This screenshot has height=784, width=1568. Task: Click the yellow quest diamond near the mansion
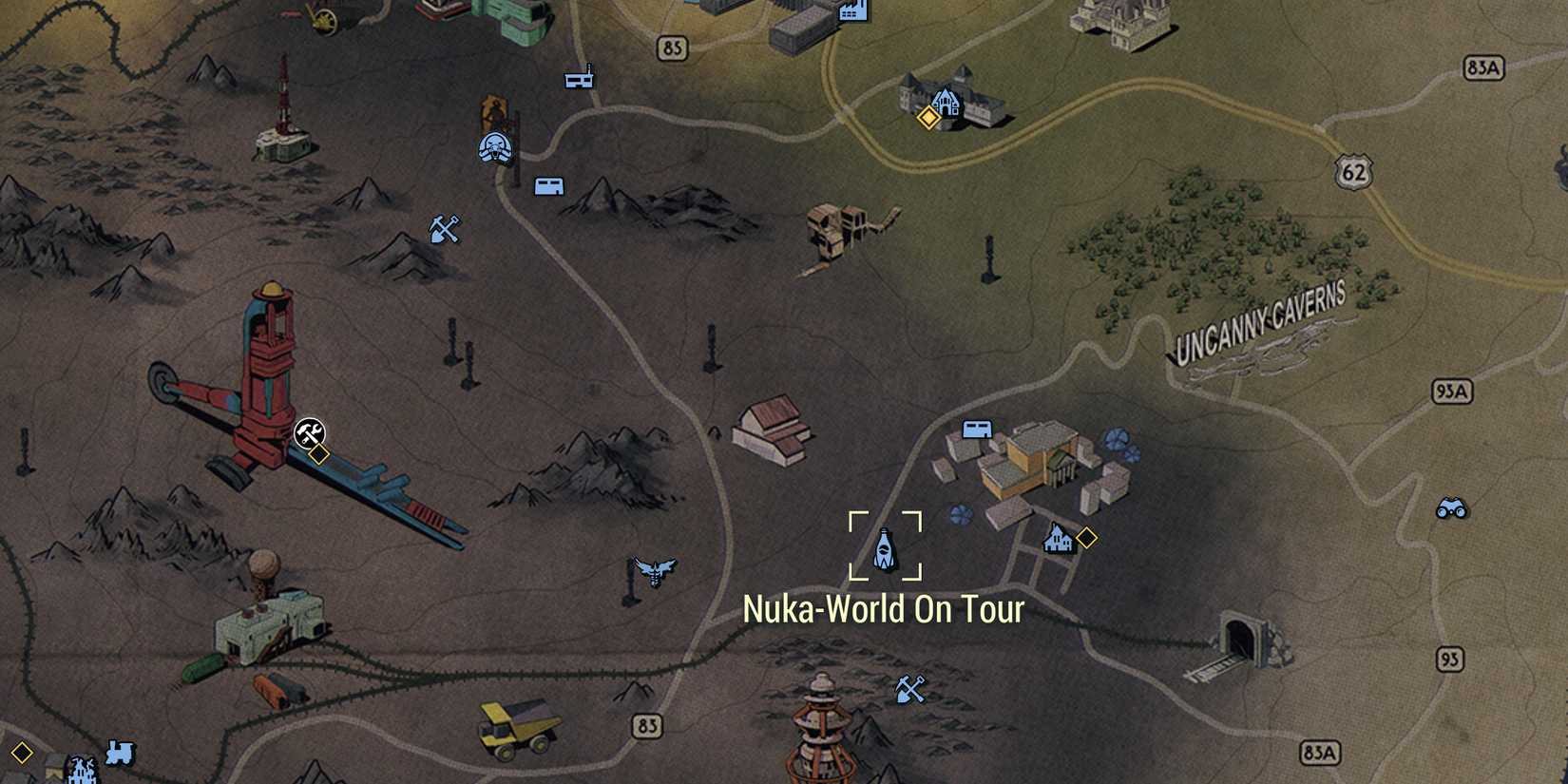927,120
